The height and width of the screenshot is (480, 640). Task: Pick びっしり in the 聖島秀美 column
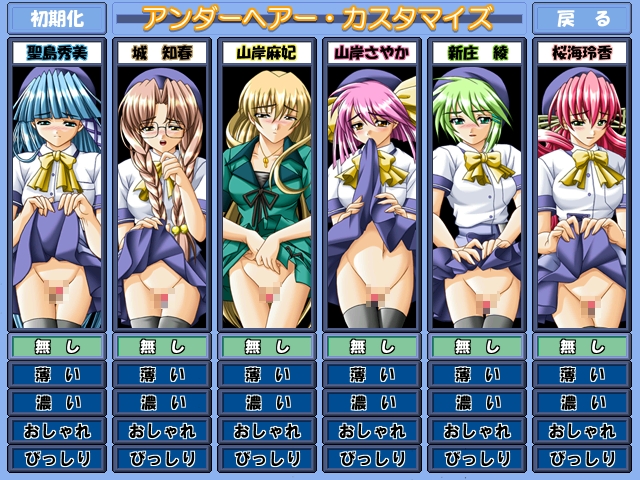[56, 459]
